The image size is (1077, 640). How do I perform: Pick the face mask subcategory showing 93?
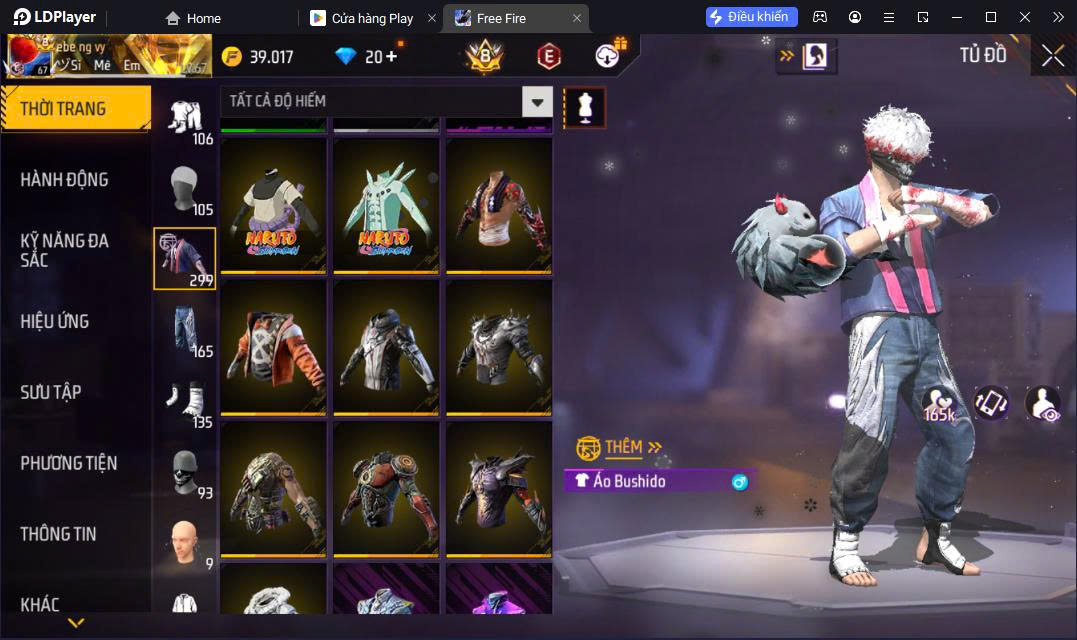[185, 470]
